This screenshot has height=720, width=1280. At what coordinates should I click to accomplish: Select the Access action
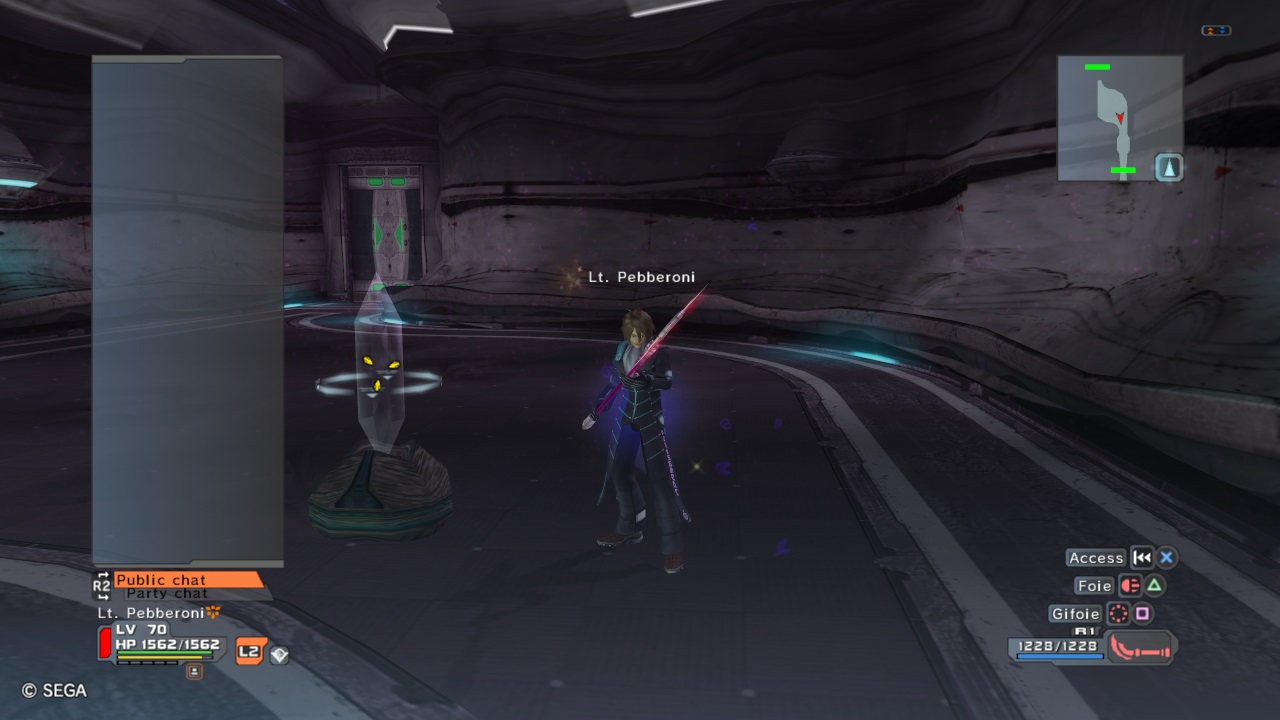pos(1096,558)
